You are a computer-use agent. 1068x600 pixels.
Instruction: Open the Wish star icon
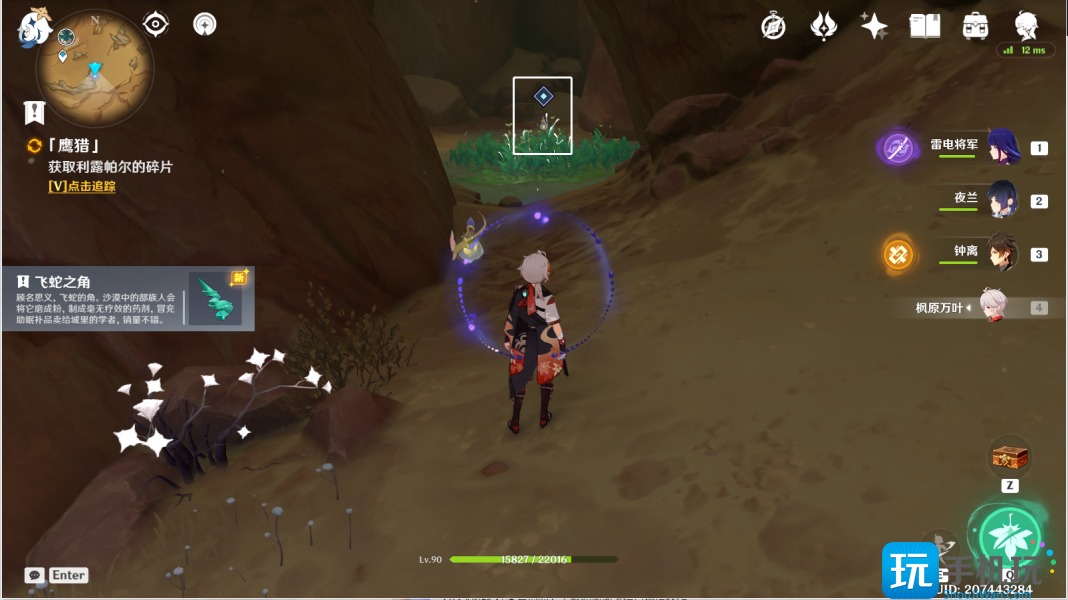[874, 26]
